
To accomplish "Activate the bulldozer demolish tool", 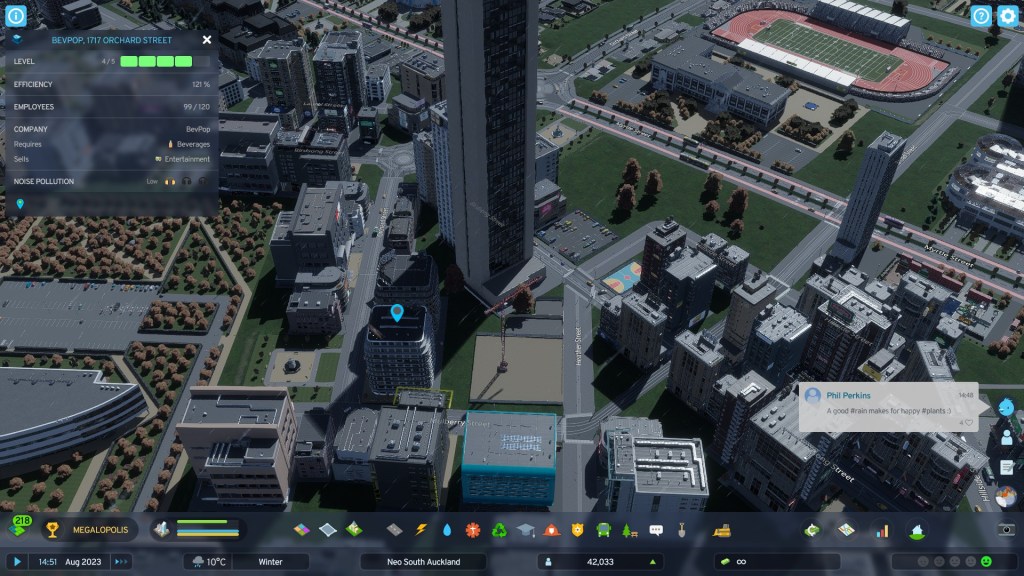I will click(720, 530).
